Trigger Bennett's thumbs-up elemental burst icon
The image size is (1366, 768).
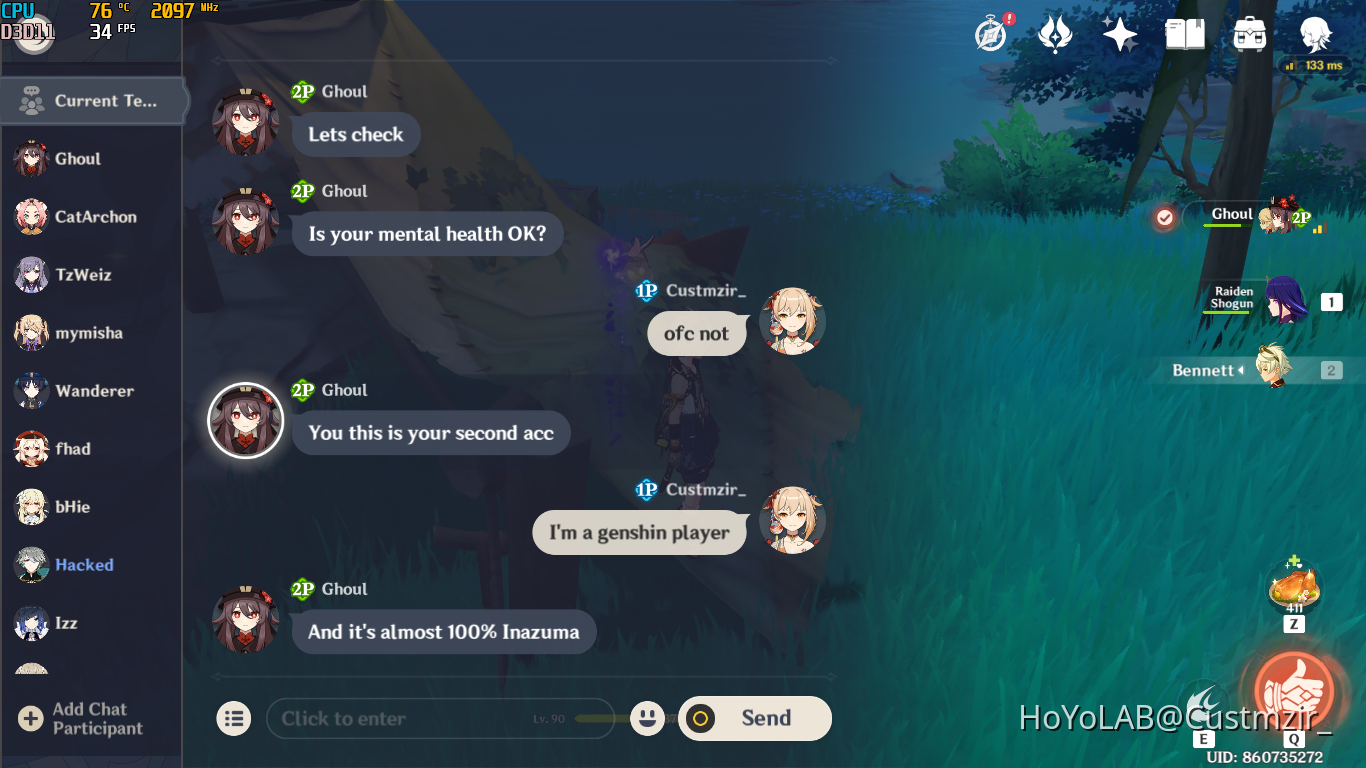[1294, 691]
